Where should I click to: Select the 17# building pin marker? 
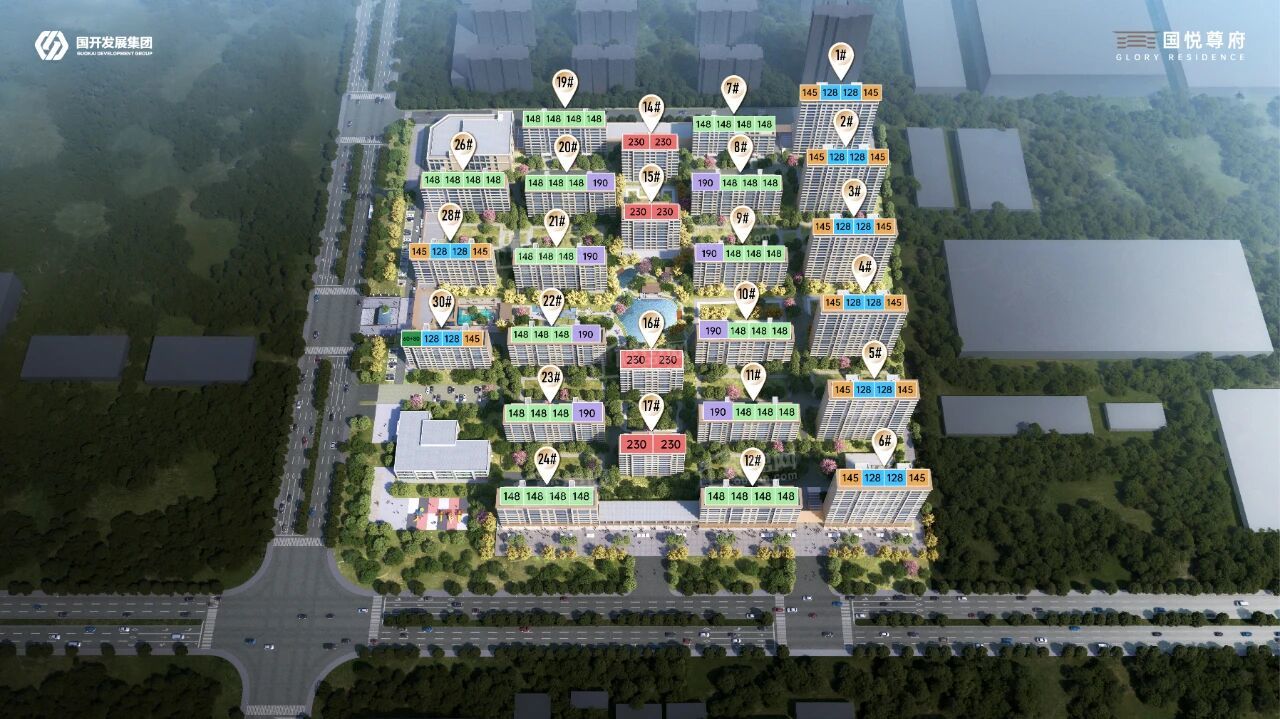pos(652,407)
